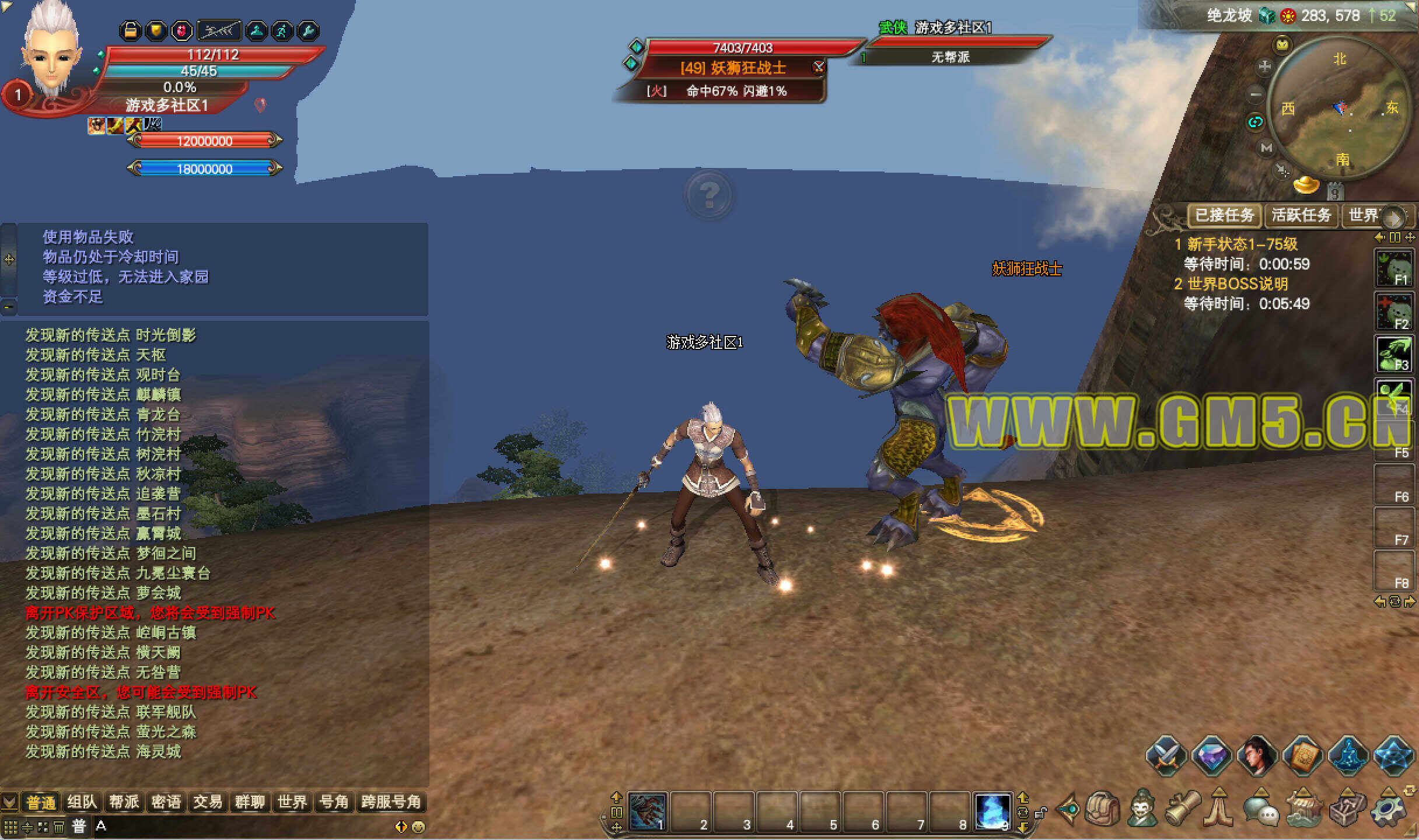Toggle the padlock icon above health bar
Screen dimensions: 1419x840
pyautogui.click(x=131, y=30)
